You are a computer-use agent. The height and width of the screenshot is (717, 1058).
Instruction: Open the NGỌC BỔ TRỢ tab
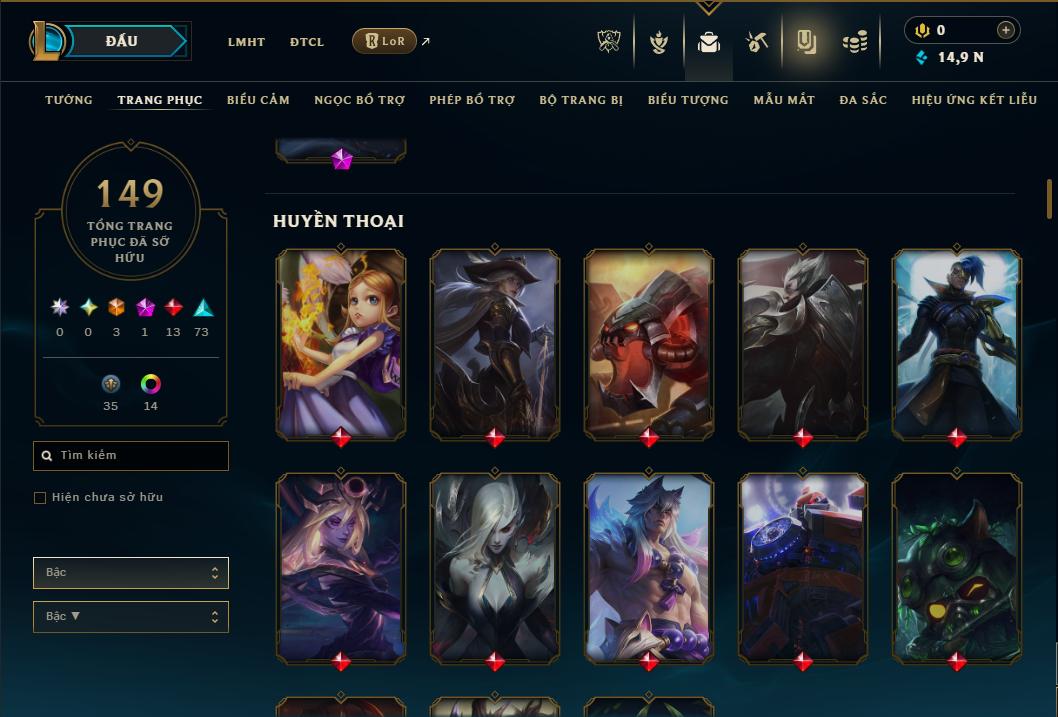[x=359, y=100]
